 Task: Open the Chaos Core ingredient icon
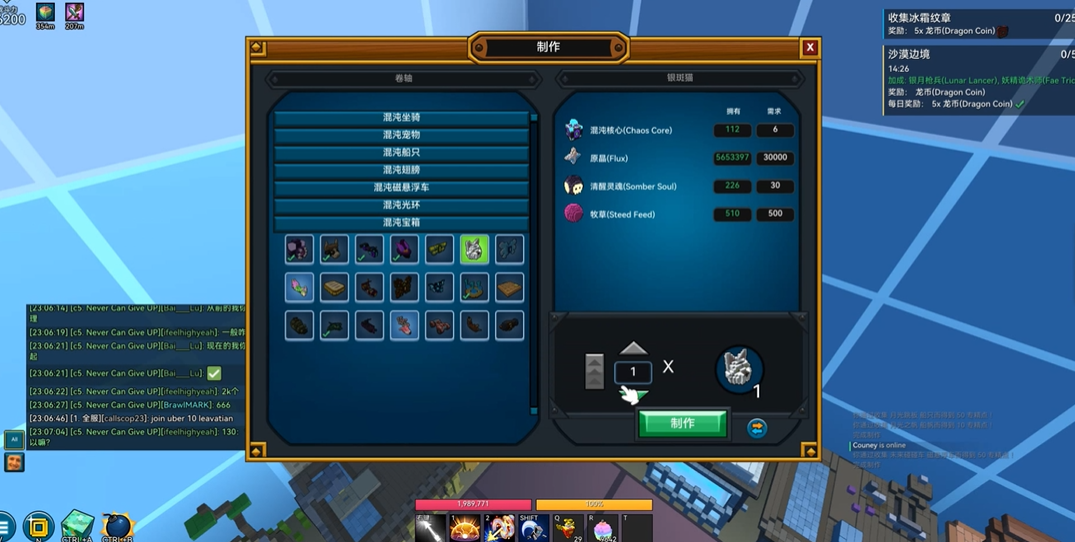(x=574, y=130)
